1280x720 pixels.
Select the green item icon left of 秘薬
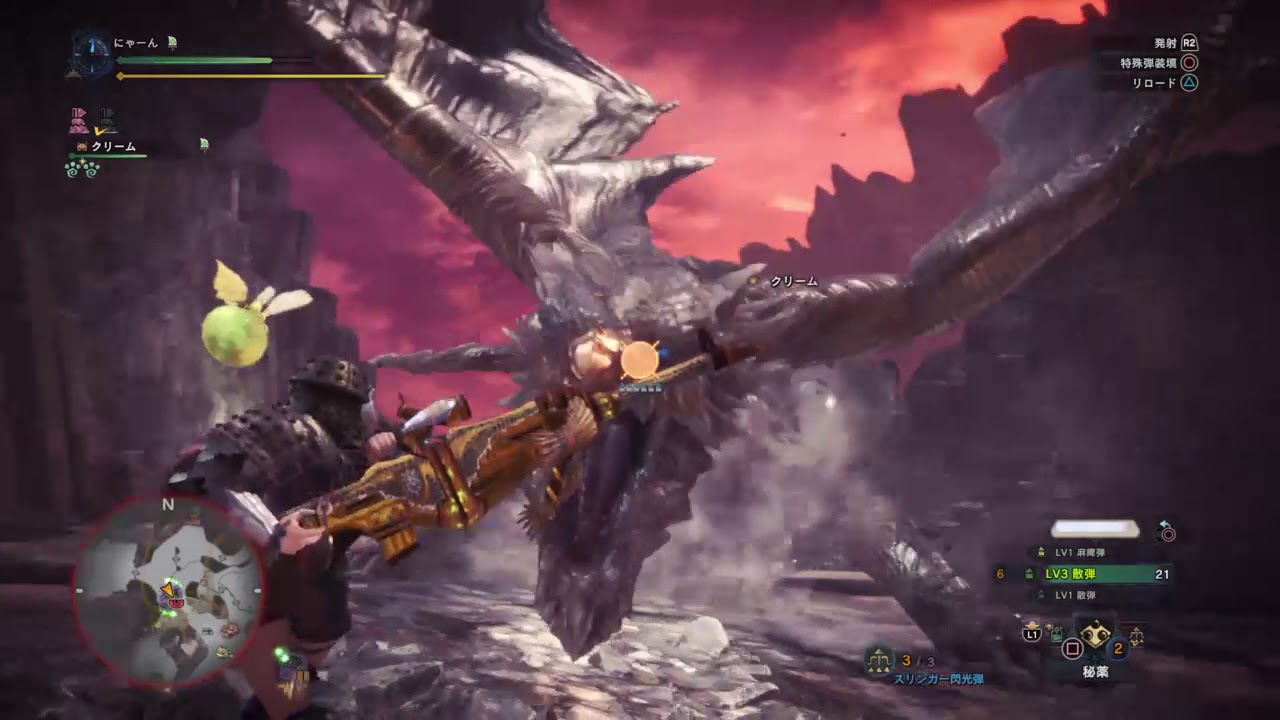point(1057,634)
